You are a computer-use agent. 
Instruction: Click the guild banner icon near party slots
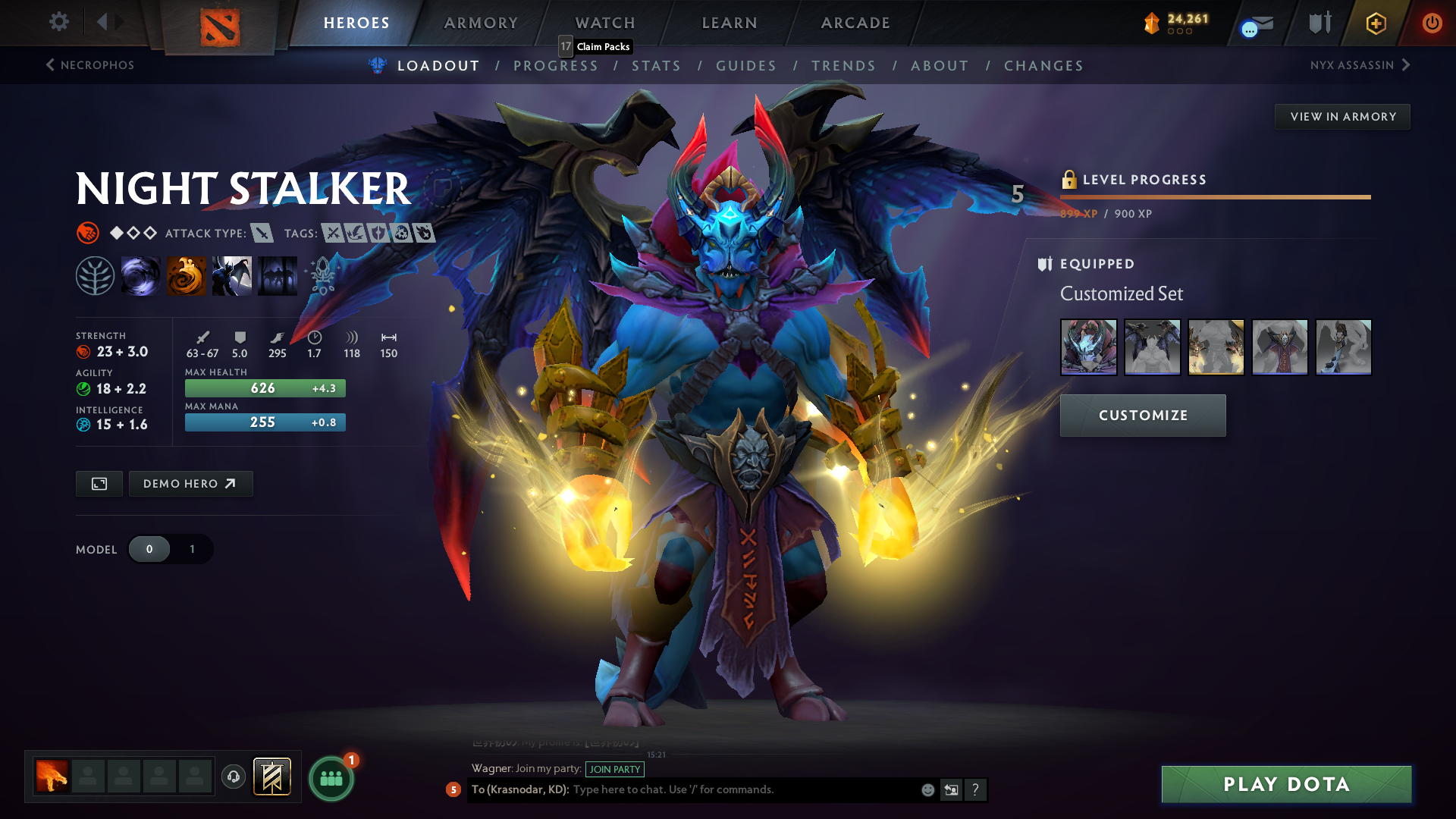click(271, 777)
